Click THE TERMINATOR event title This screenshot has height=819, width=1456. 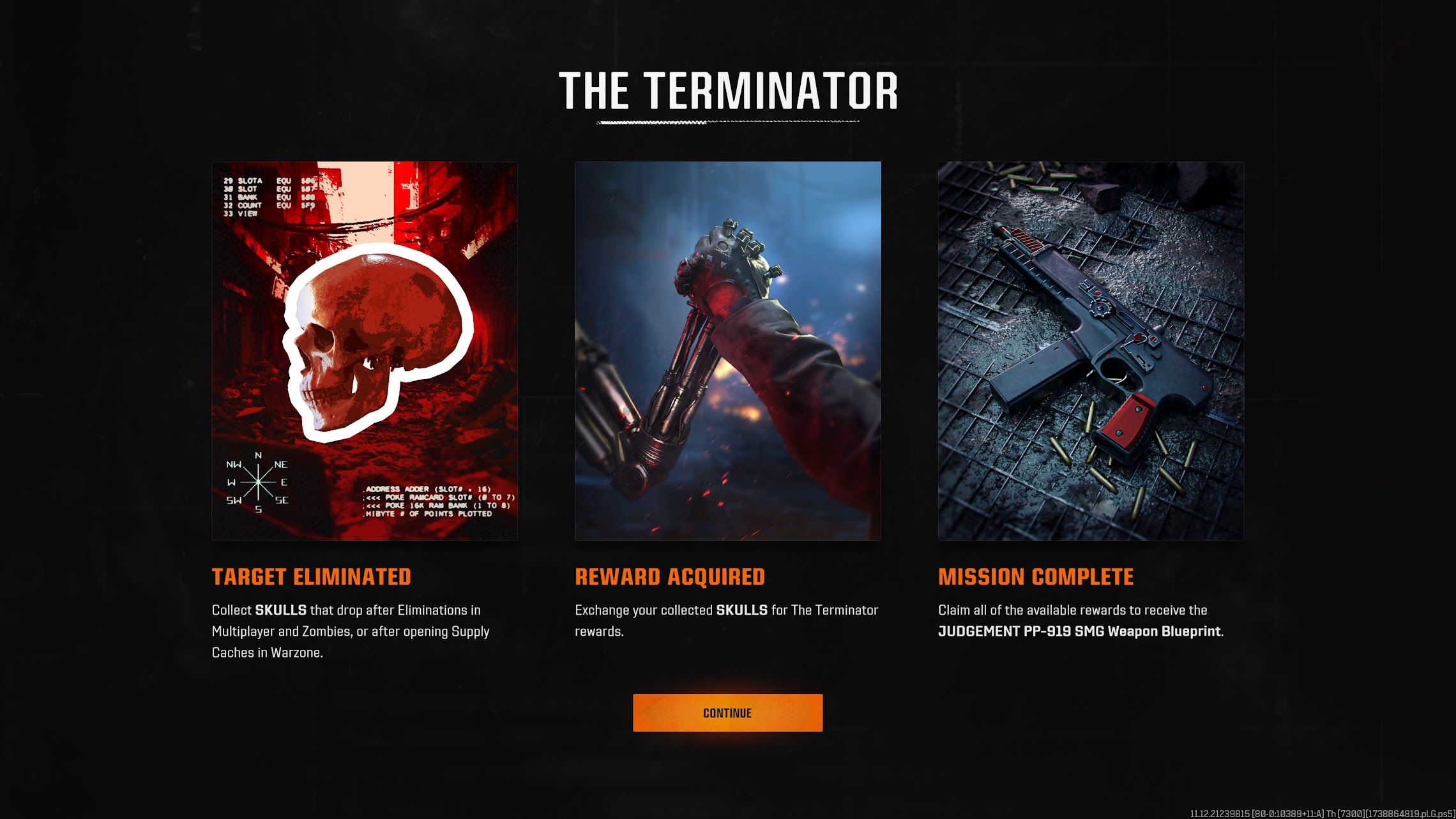point(727,91)
